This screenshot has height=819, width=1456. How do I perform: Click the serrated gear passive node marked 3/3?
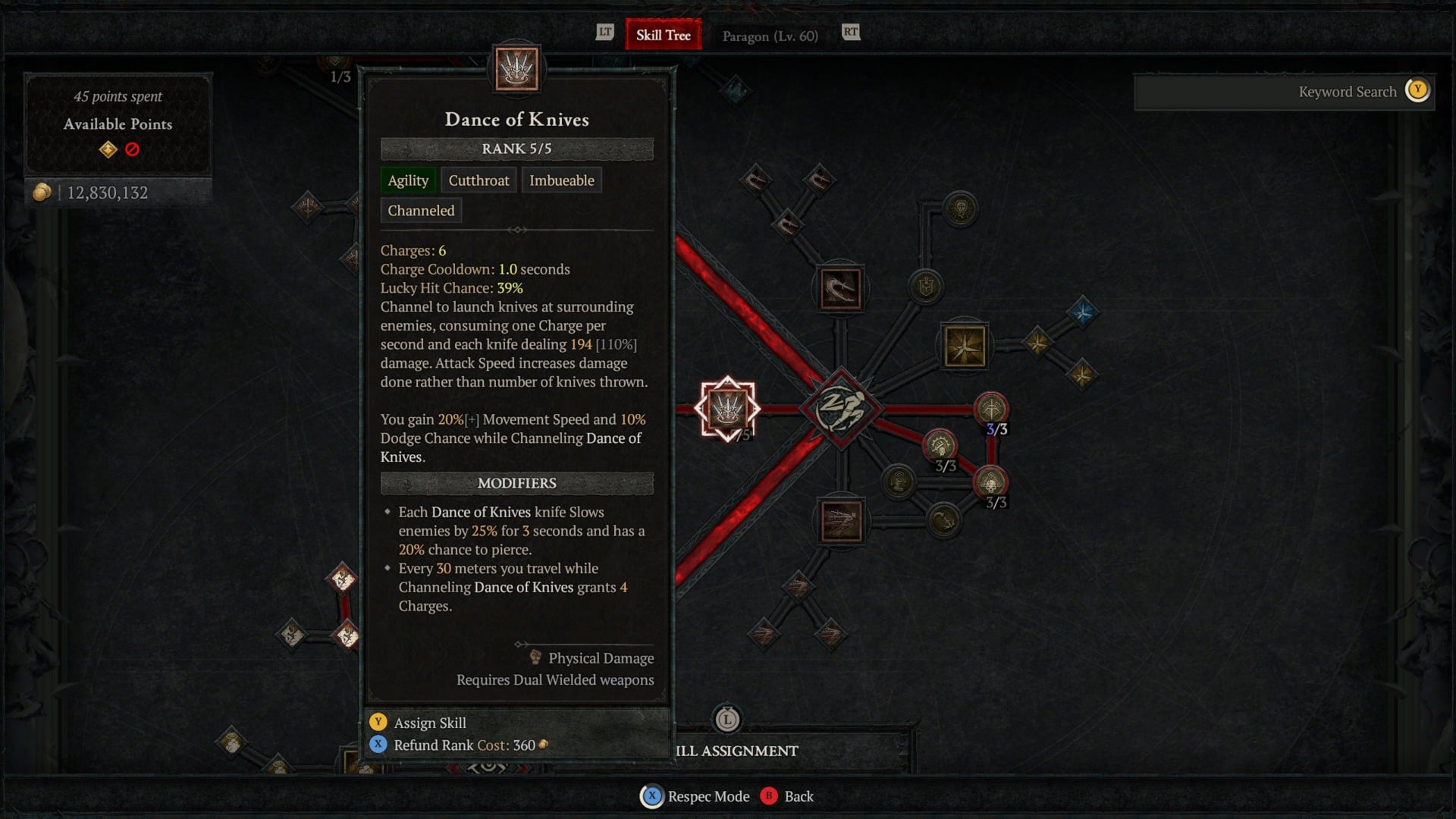[x=939, y=446]
